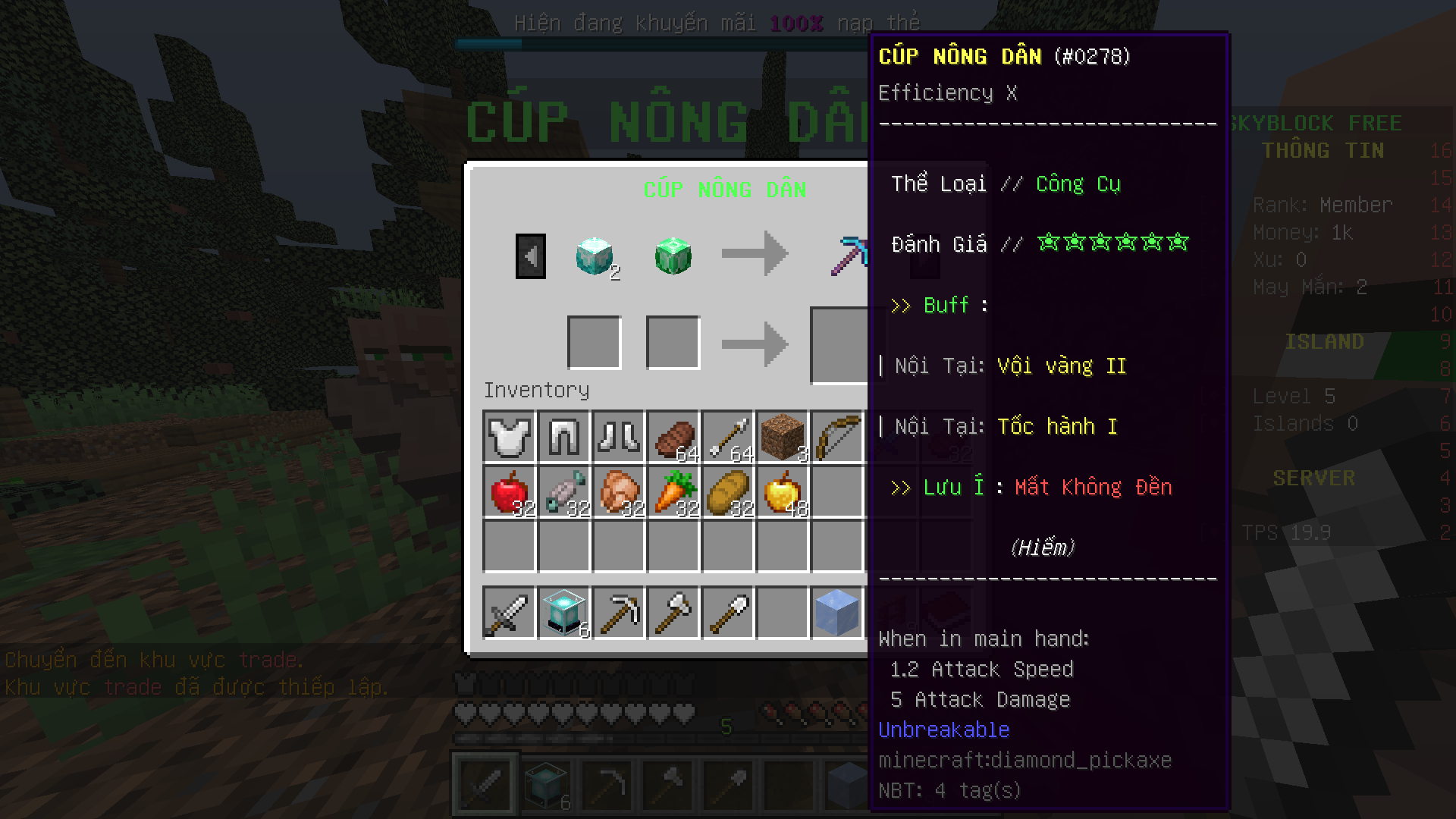Click the previous trade arrow button

click(x=530, y=256)
